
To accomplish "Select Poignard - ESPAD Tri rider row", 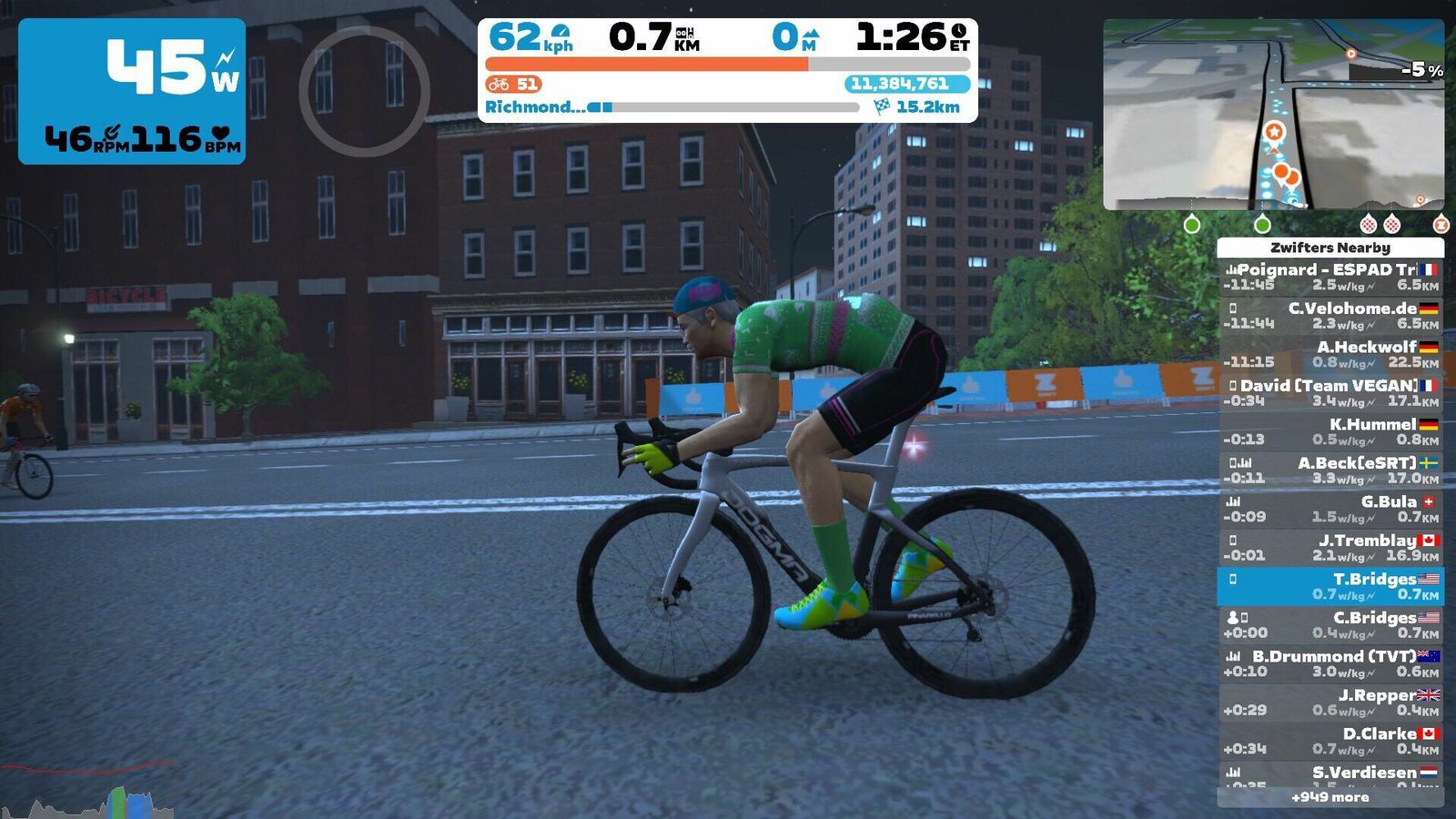I will coord(1330,277).
